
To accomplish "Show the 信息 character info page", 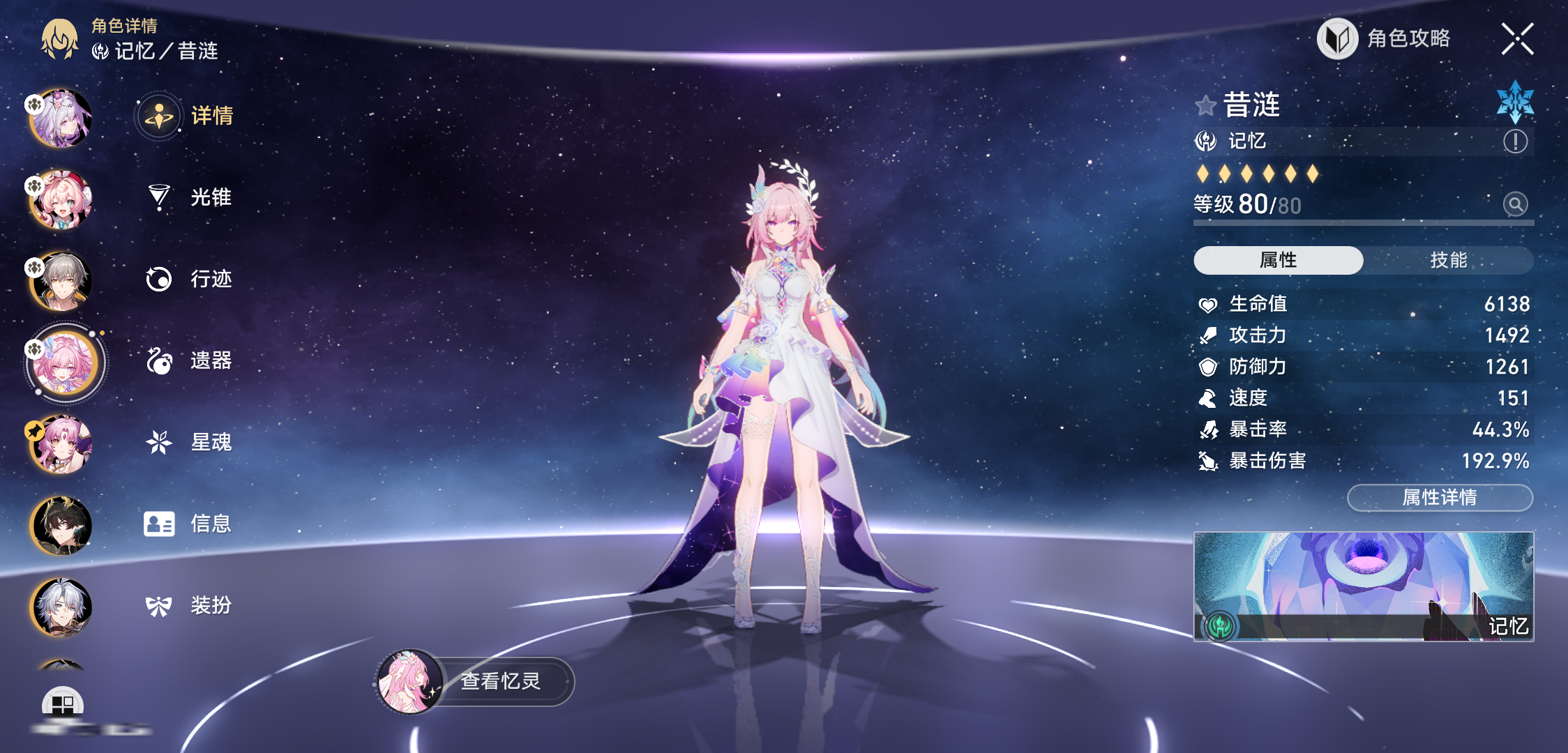I will pyautogui.click(x=190, y=524).
